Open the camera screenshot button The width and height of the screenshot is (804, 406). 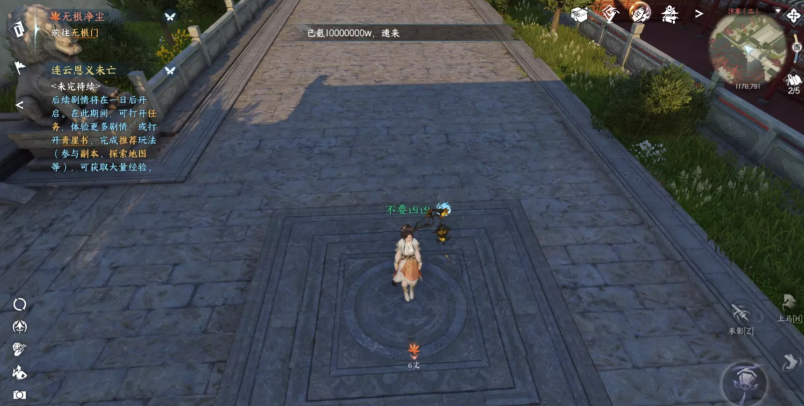(x=19, y=395)
